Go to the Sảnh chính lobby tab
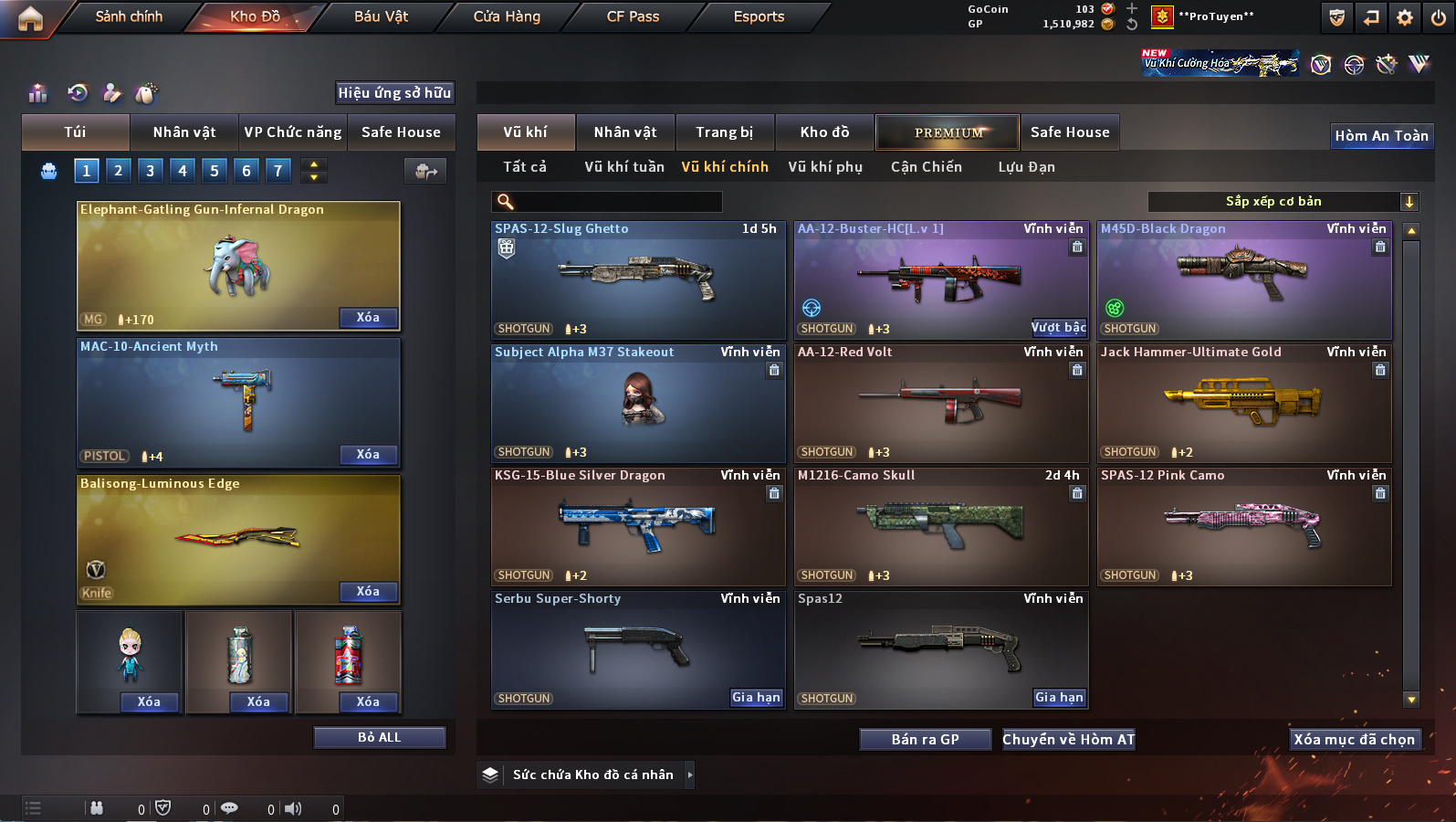 pyautogui.click(x=129, y=16)
